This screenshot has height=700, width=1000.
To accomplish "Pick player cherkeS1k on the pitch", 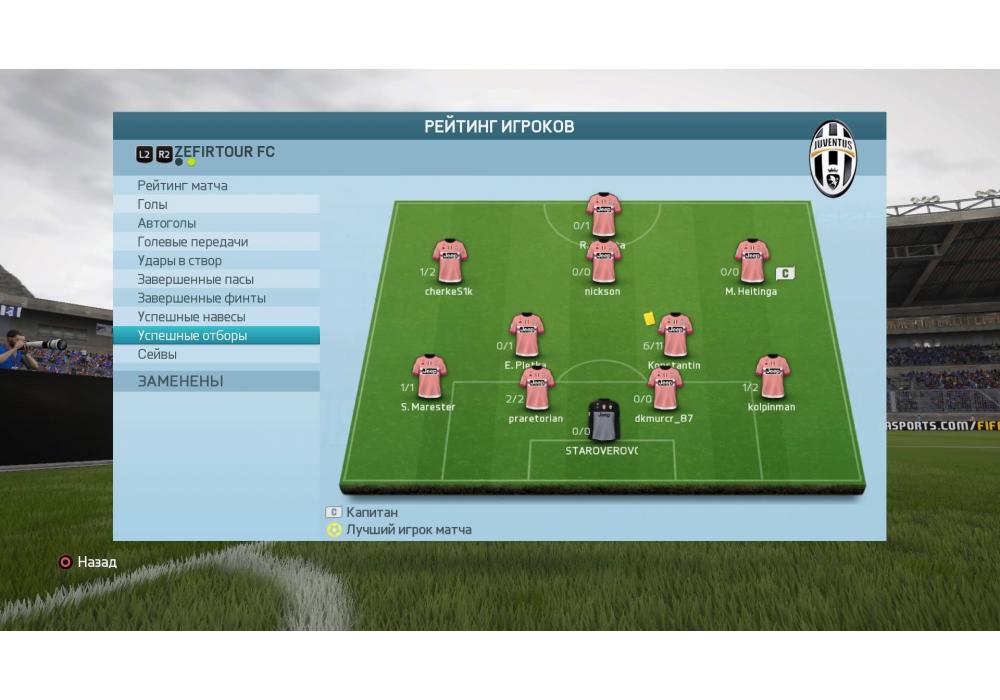I will click(x=449, y=261).
